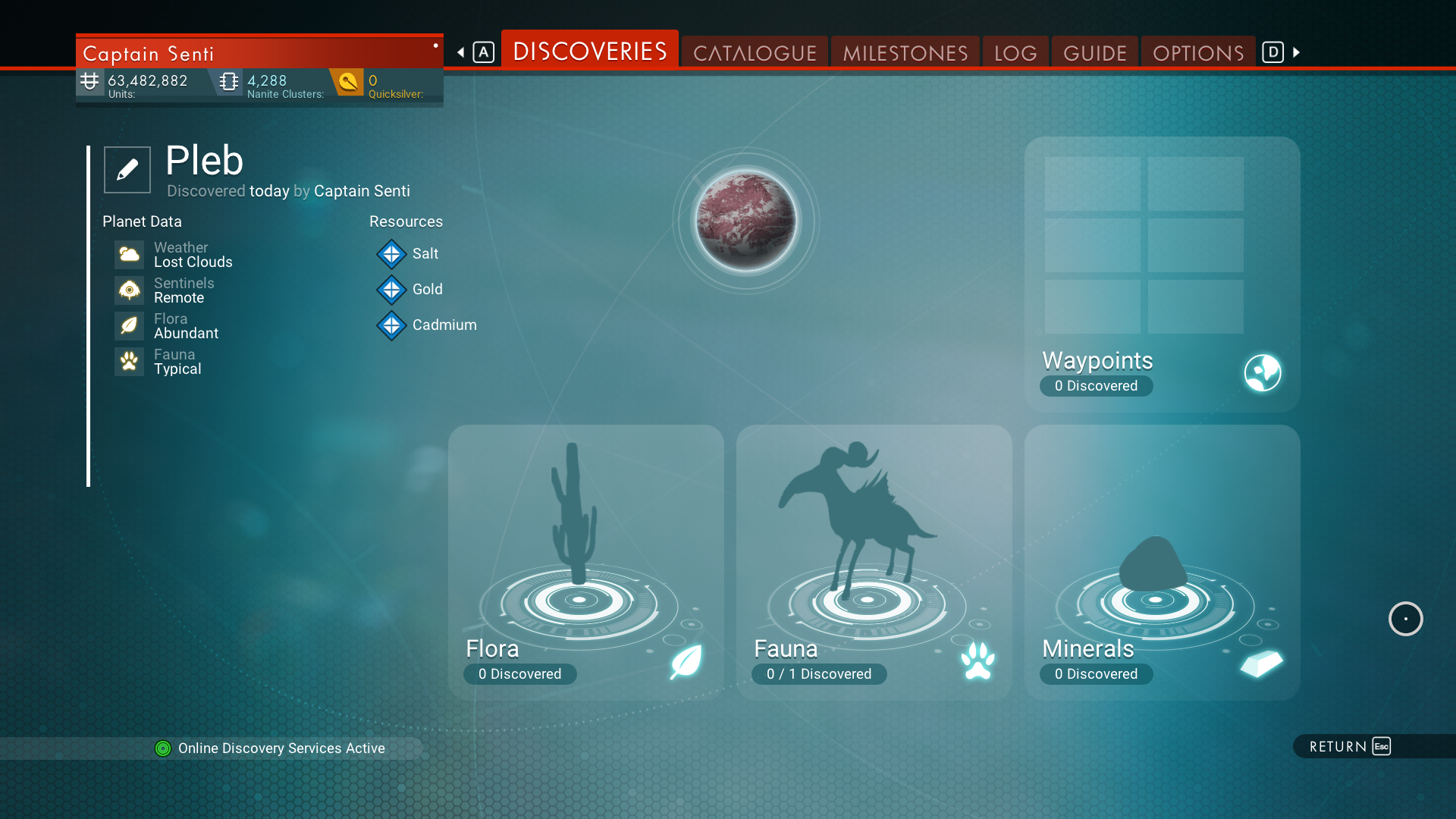Click the Quicksilver currency icon
The width and height of the screenshot is (1456, 819).
click(x=348, y=82)
